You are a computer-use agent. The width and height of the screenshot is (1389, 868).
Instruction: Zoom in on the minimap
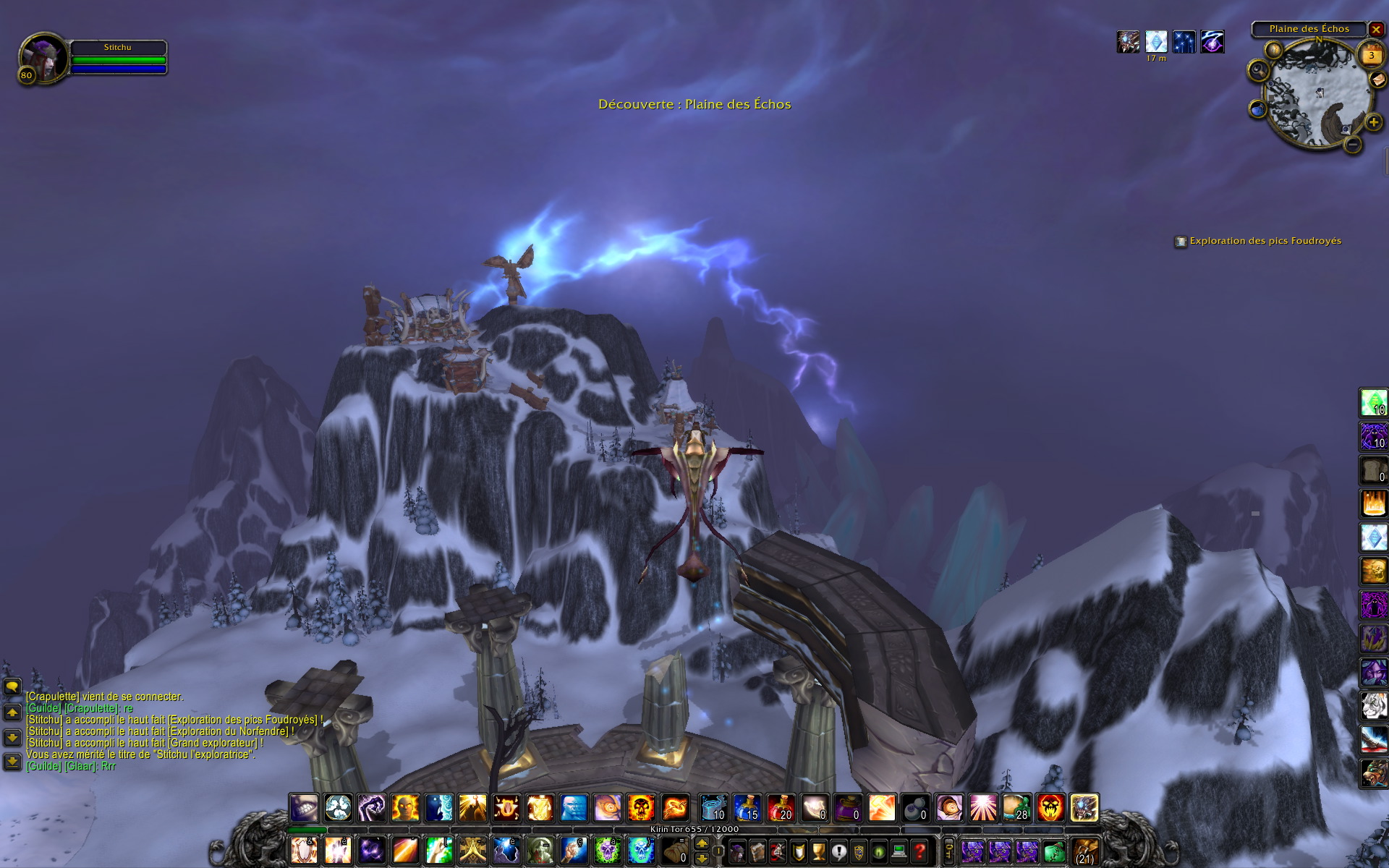(1373, 122)
